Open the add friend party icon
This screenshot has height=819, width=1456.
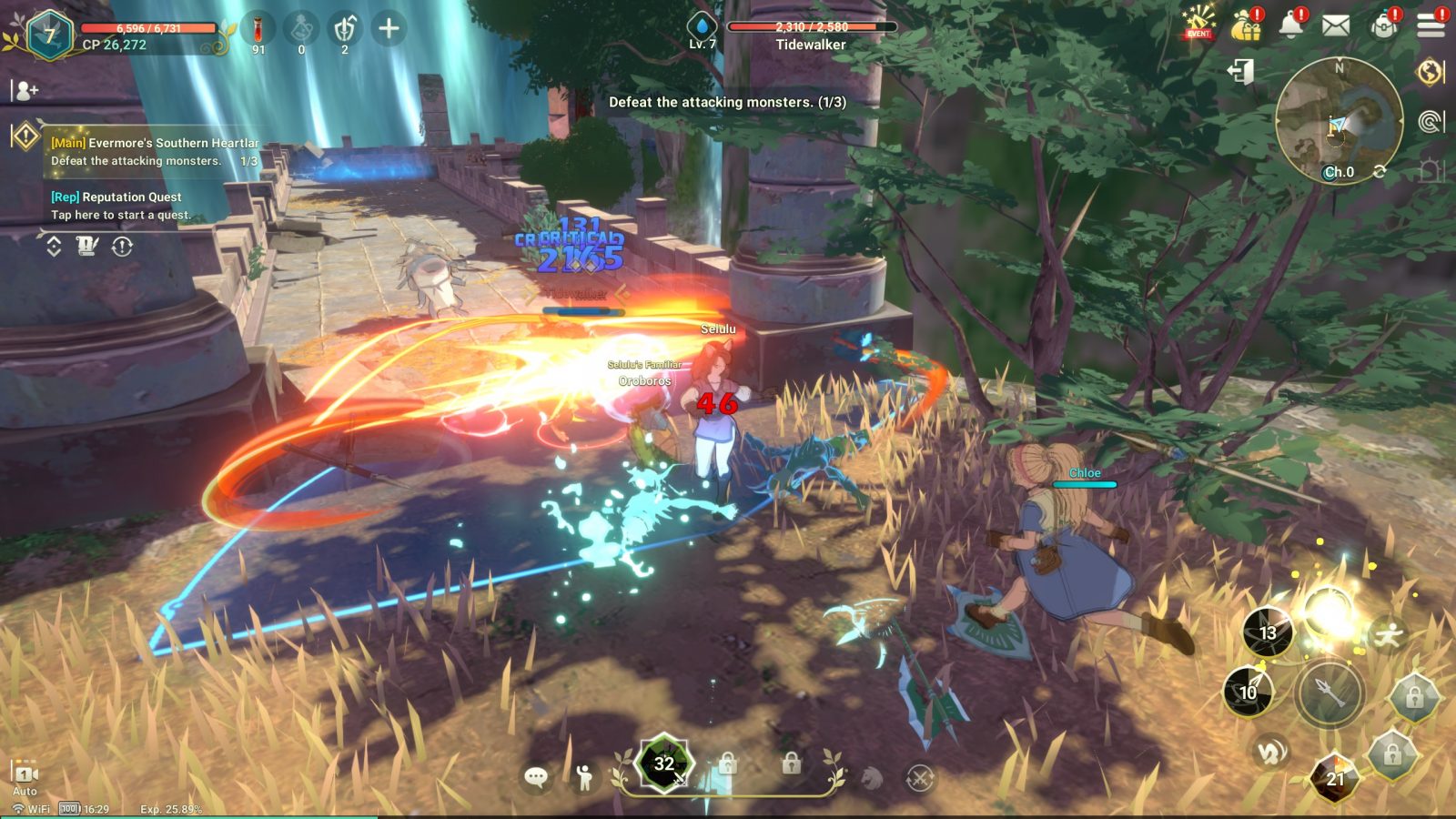(25, 90)
